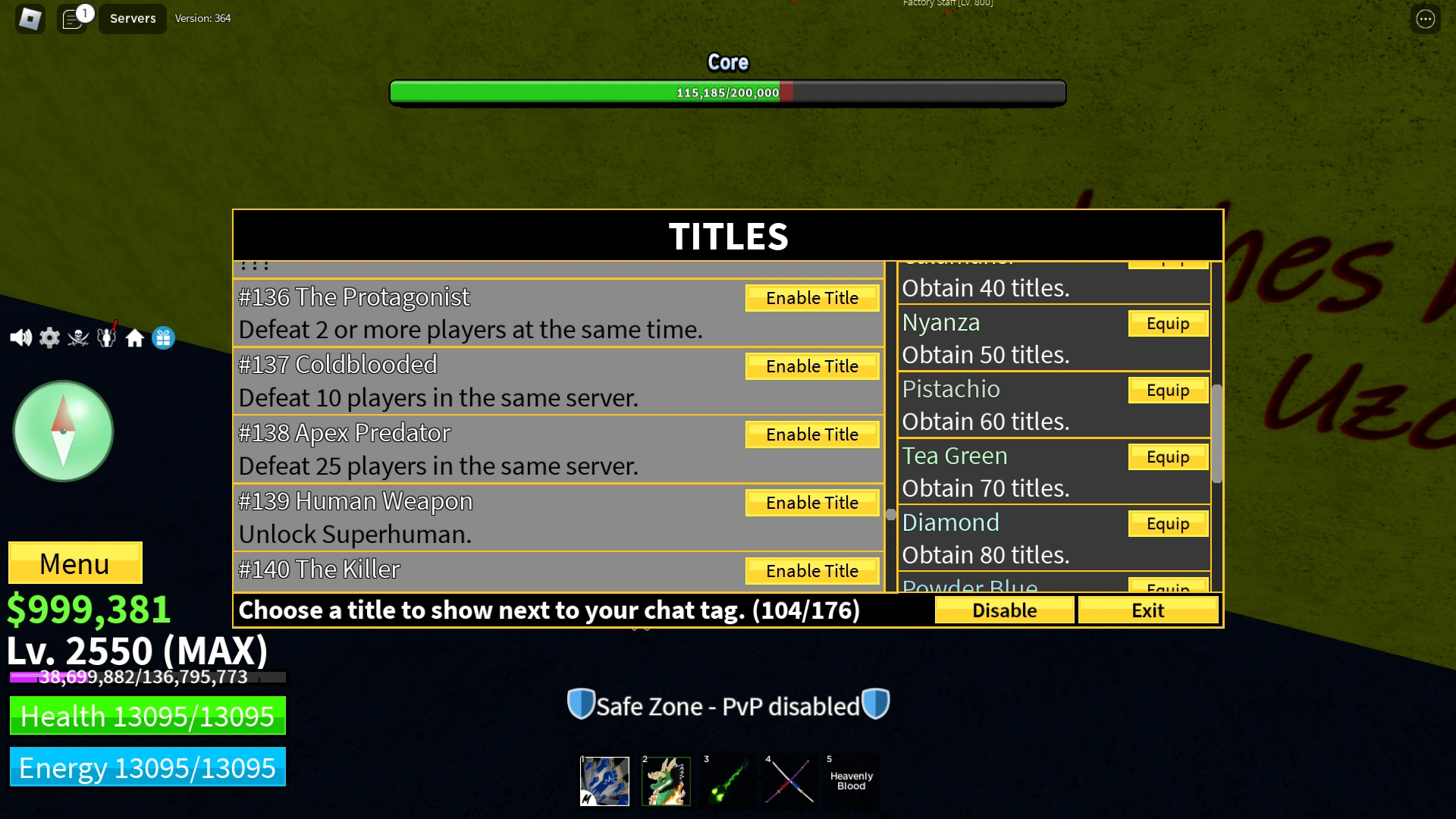This screenshot has height=819, width=1456.
Task: Enable Title for #136 The Protagonist
Action: [811, 297]
